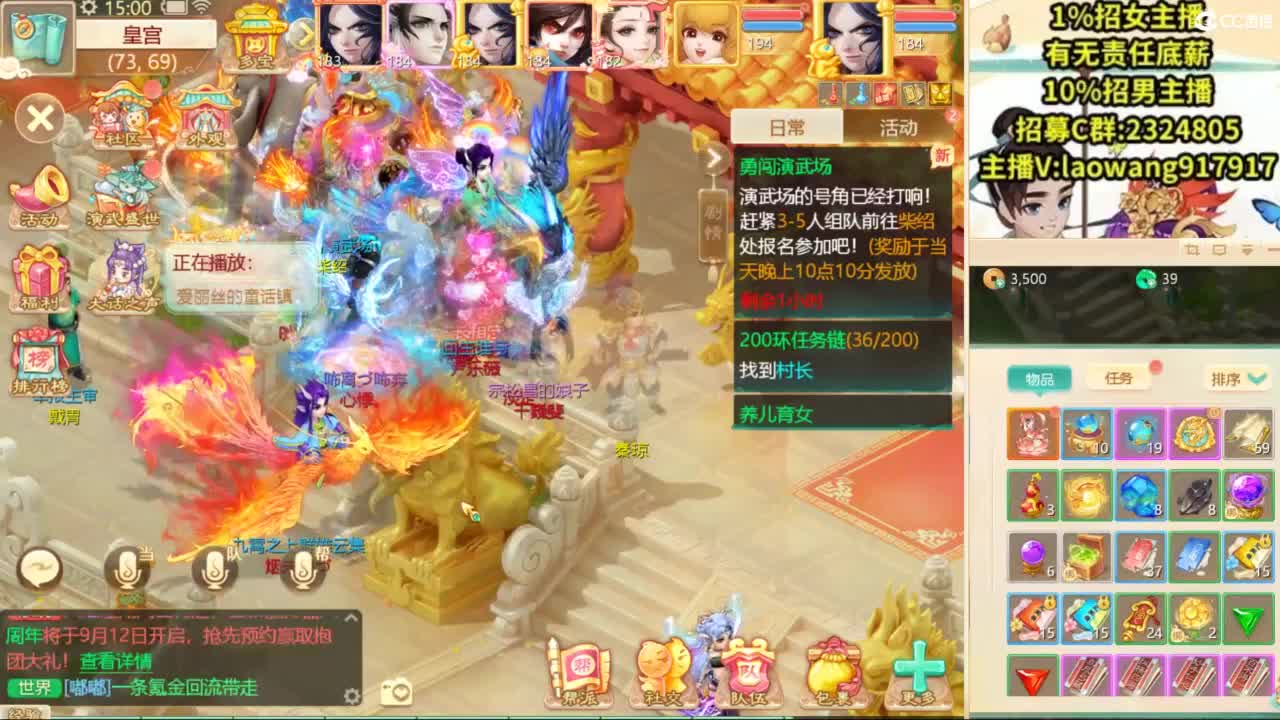Select the purple orb item in inventory

(x=1030, y=557)
